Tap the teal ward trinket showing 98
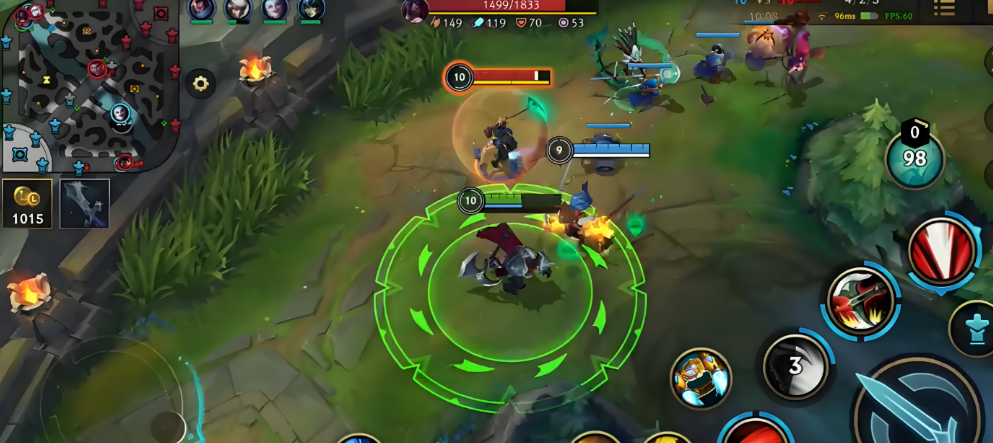 click(914, 157)
